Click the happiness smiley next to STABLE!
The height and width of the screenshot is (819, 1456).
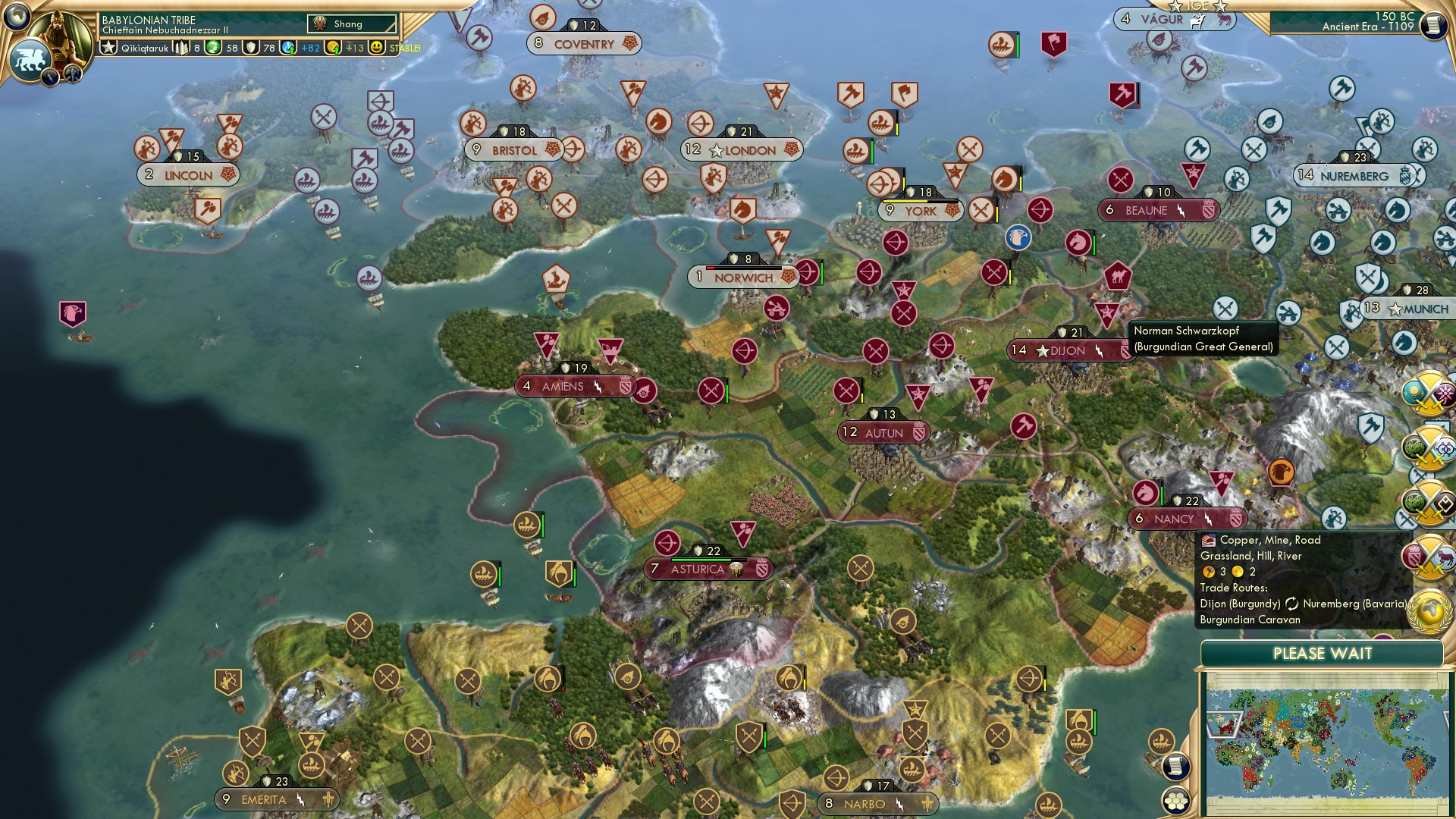click(375, 48)
